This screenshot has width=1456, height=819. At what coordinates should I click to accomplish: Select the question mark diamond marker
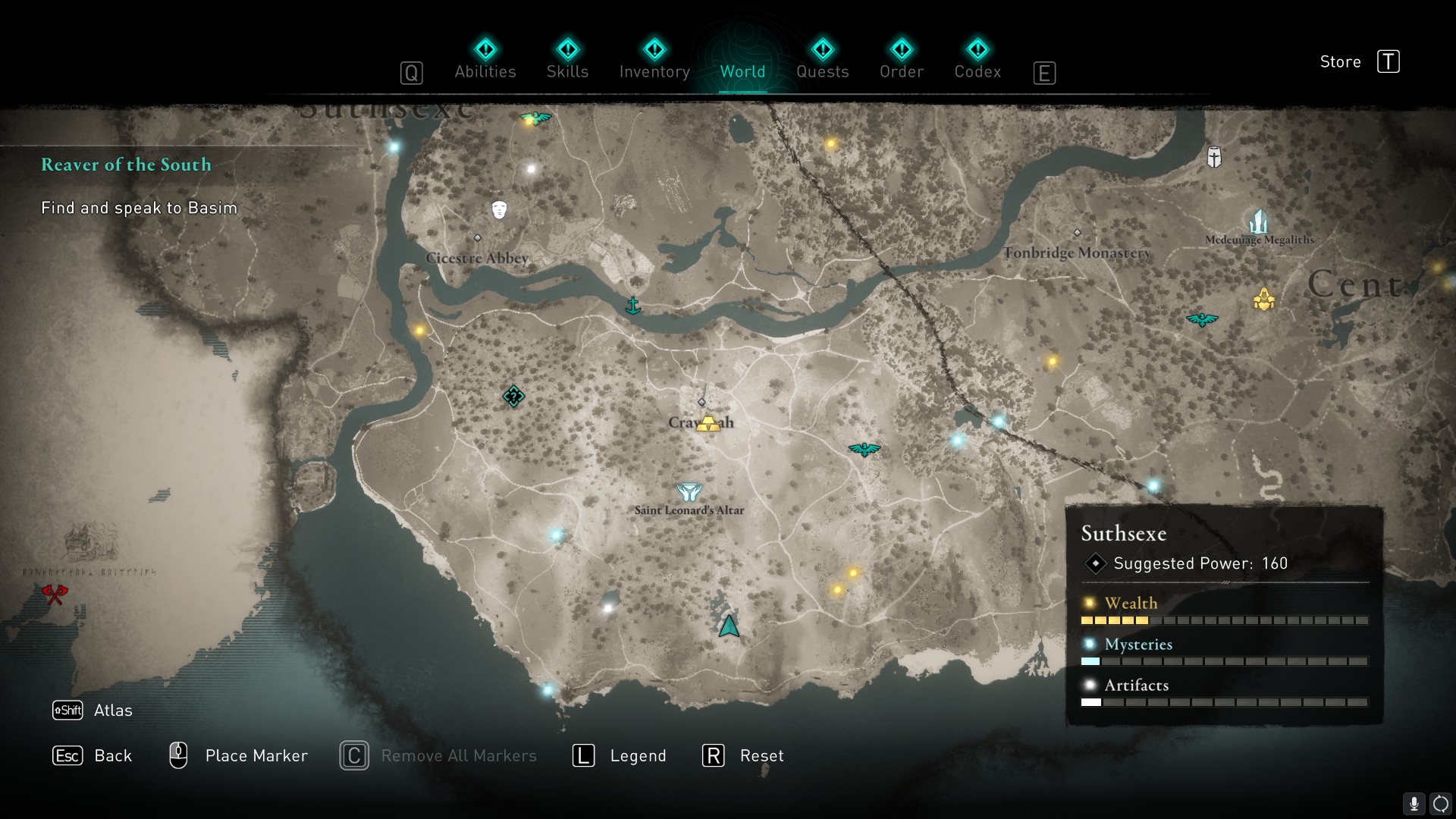click(513, 396)
